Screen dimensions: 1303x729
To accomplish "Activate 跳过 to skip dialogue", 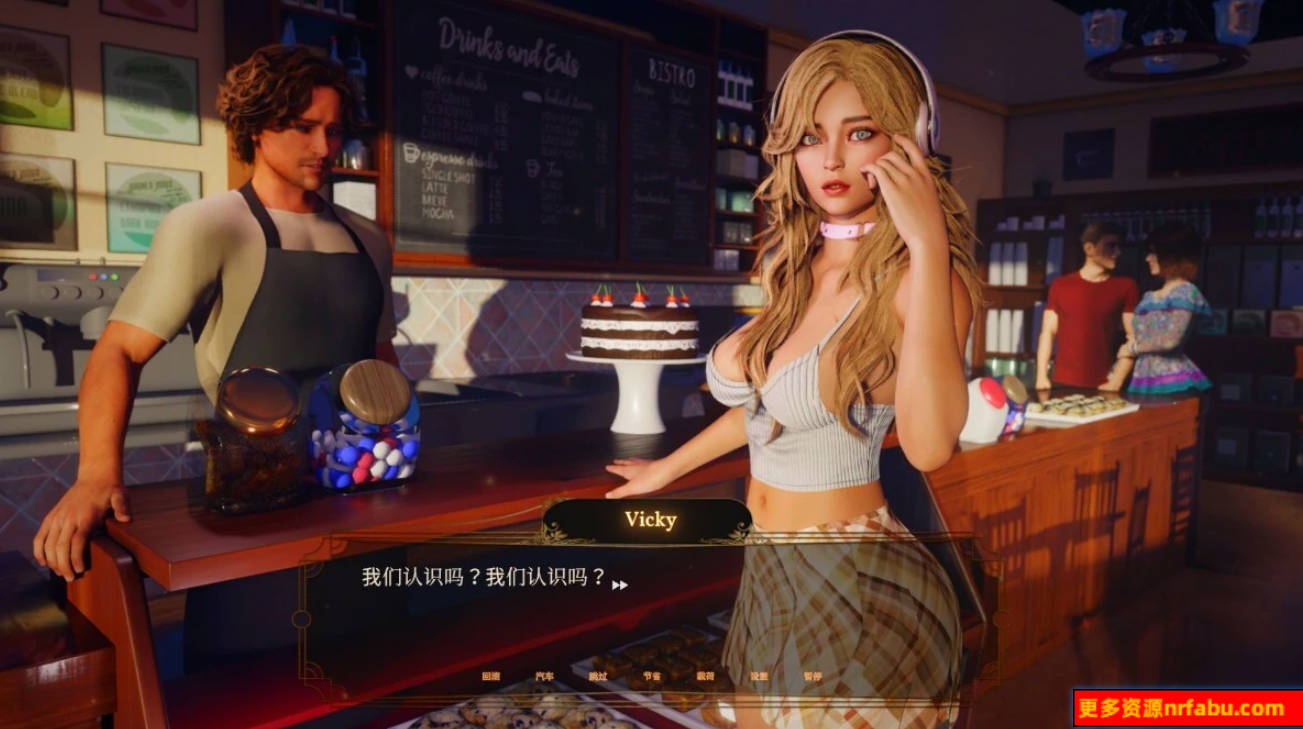I will 597,675.
